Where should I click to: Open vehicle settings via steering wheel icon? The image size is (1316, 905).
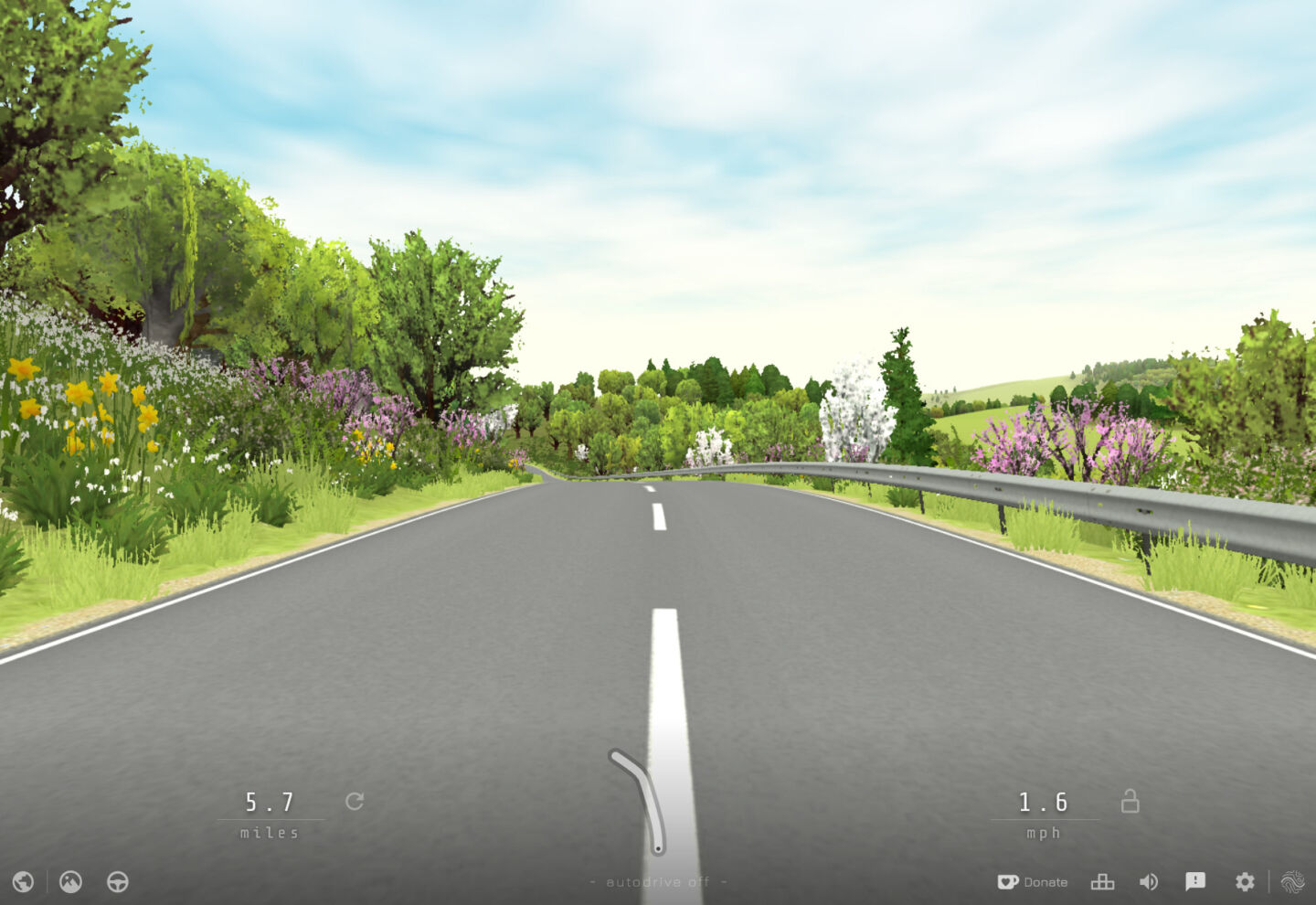coord(117,881)
